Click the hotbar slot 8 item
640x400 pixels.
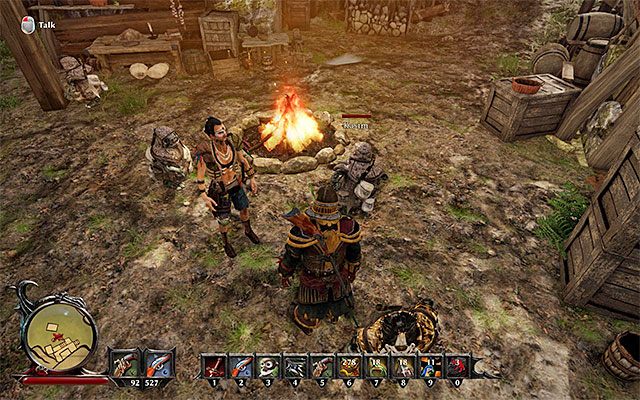click(x=403, y=366)
